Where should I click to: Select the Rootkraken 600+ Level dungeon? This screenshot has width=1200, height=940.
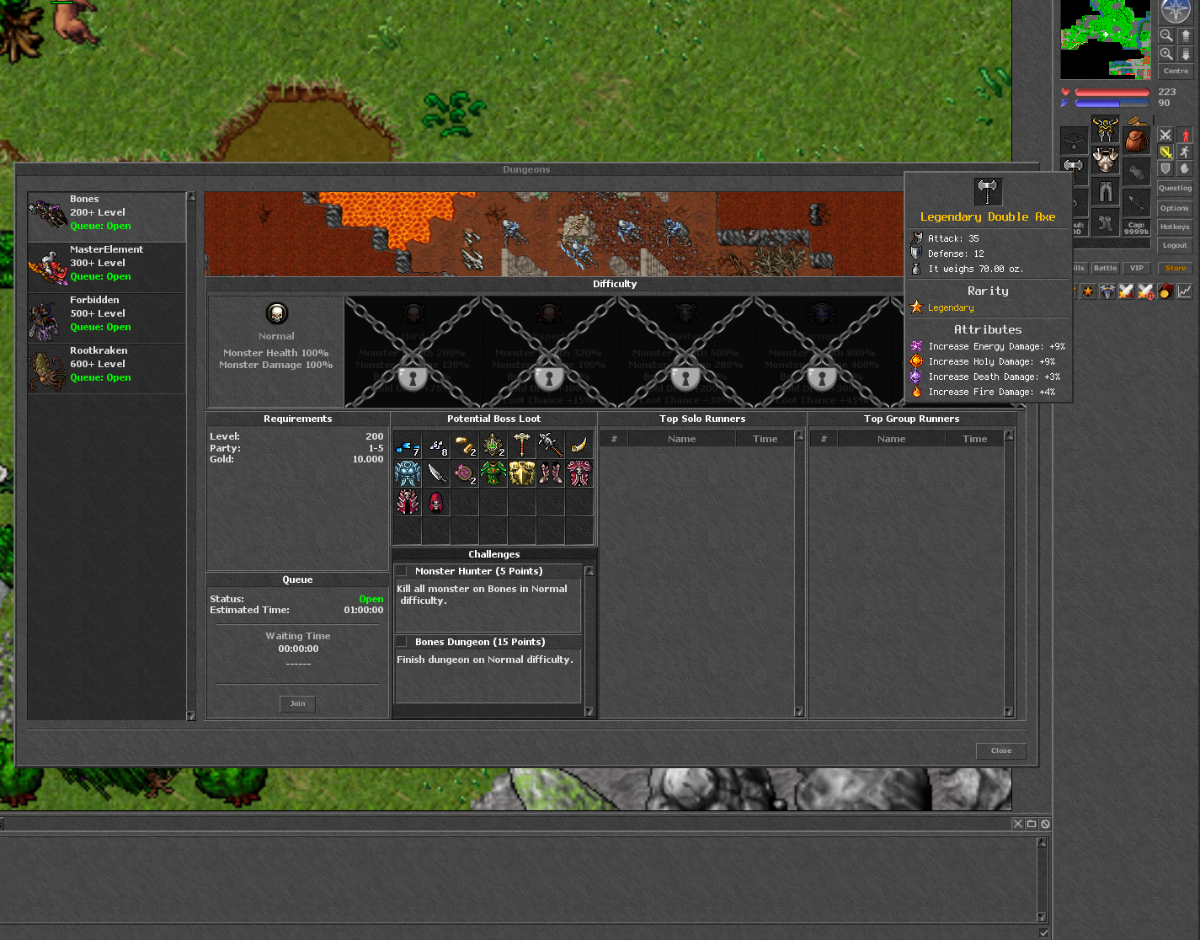[x=106, y=365]
